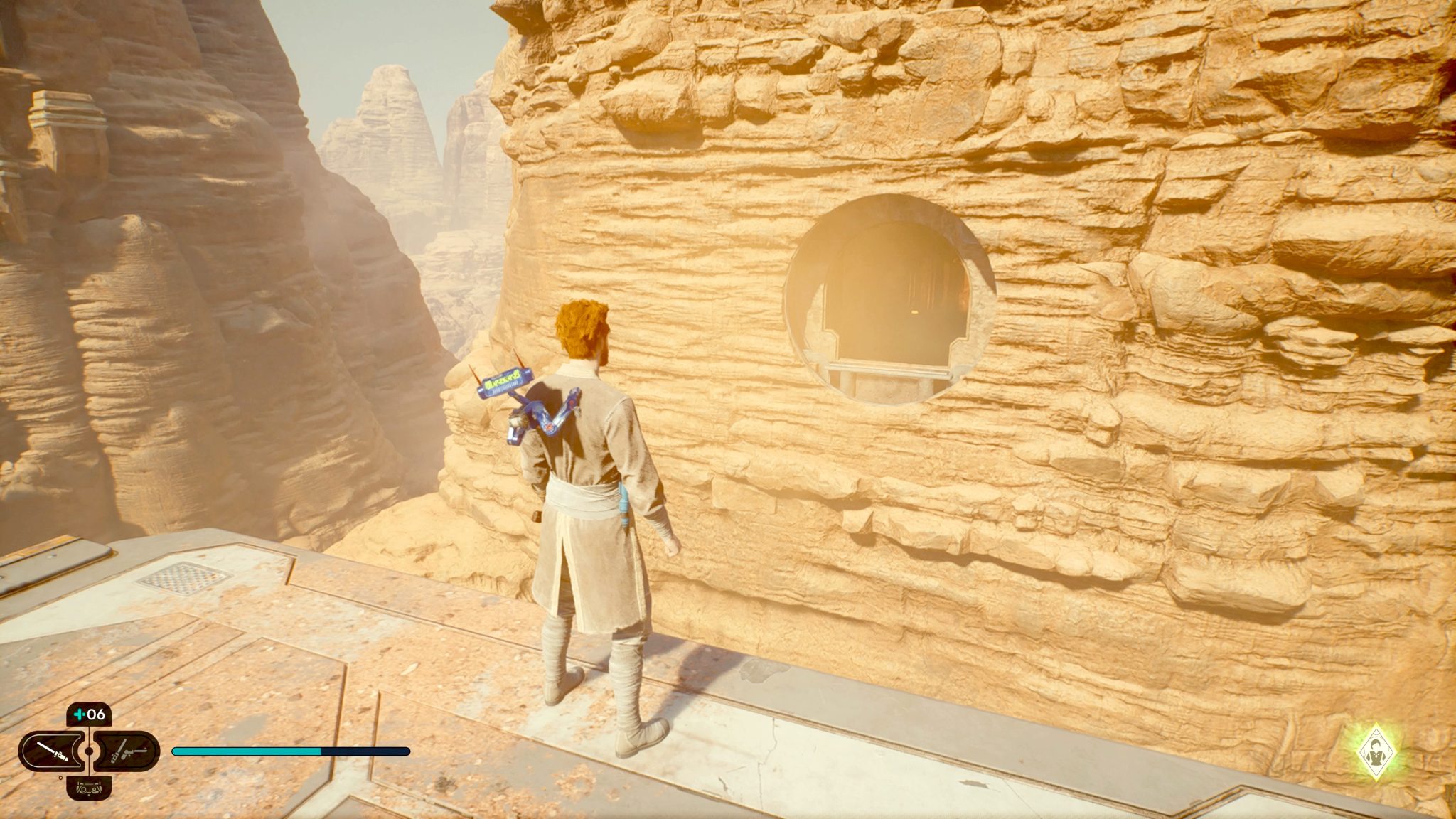
Task: Activate the BD-1 droid slot
Action: pos(89,787)
